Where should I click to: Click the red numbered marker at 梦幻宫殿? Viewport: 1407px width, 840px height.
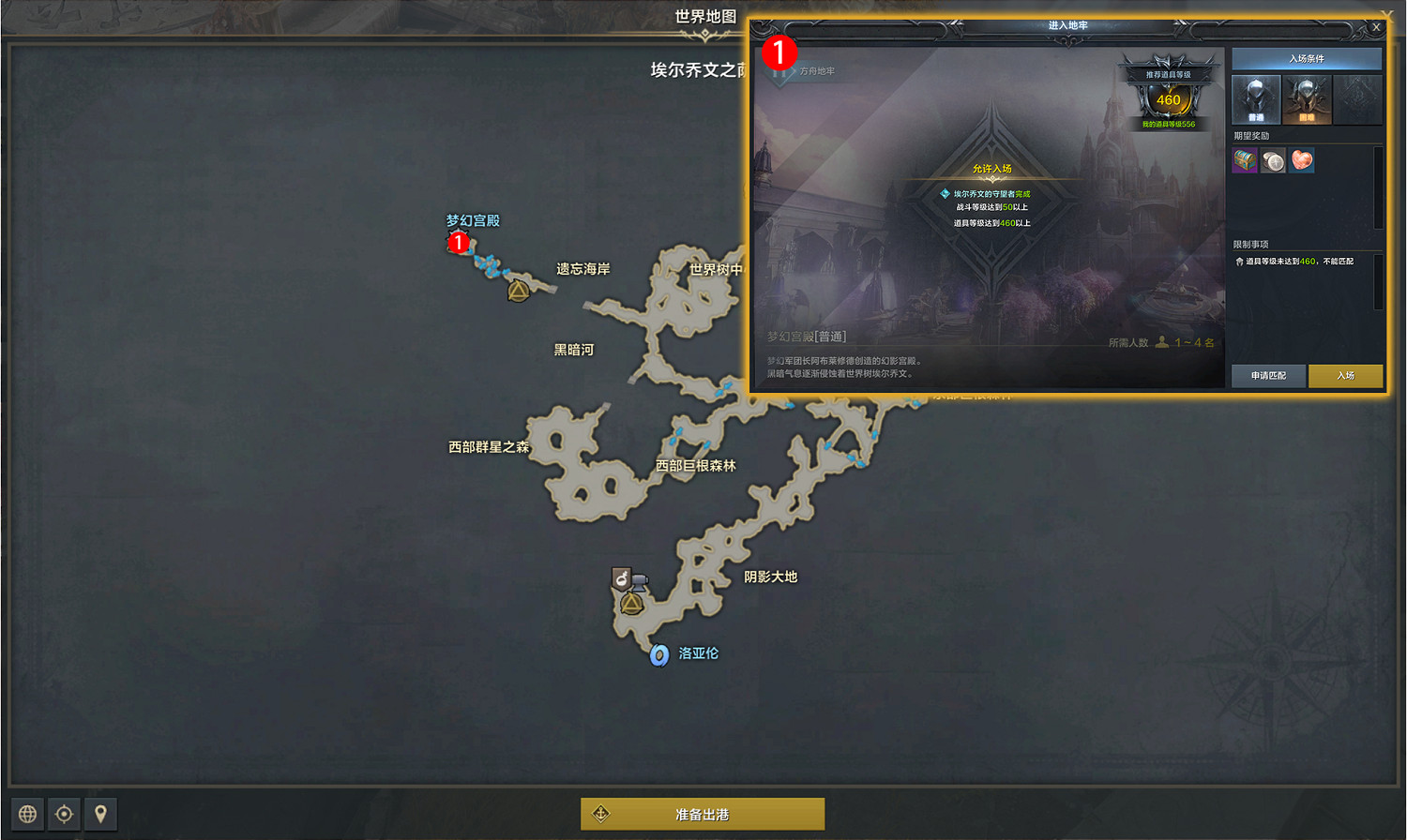coord(459,242)
